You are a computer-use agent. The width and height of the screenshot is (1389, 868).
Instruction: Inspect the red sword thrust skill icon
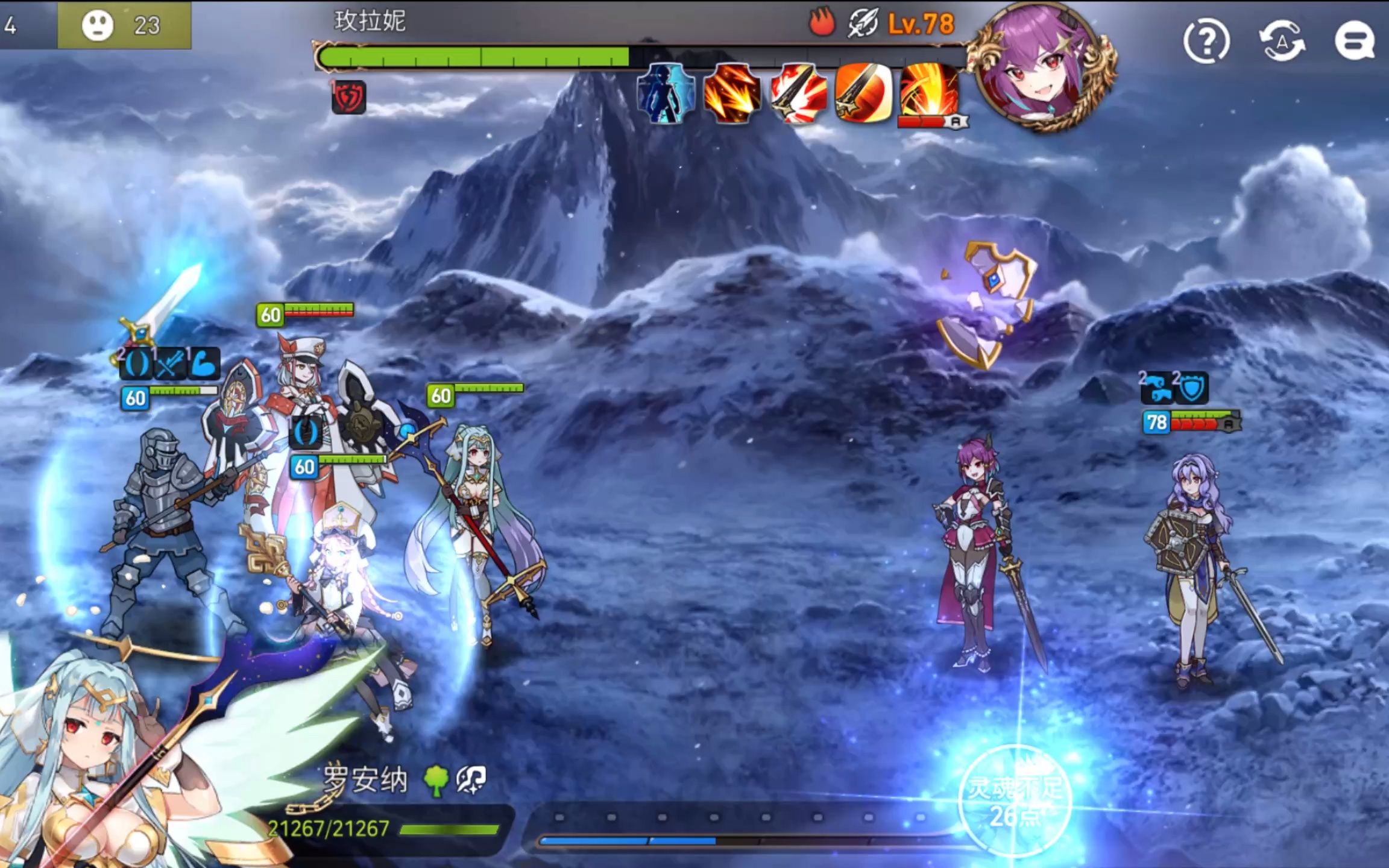tap(798, 93)
